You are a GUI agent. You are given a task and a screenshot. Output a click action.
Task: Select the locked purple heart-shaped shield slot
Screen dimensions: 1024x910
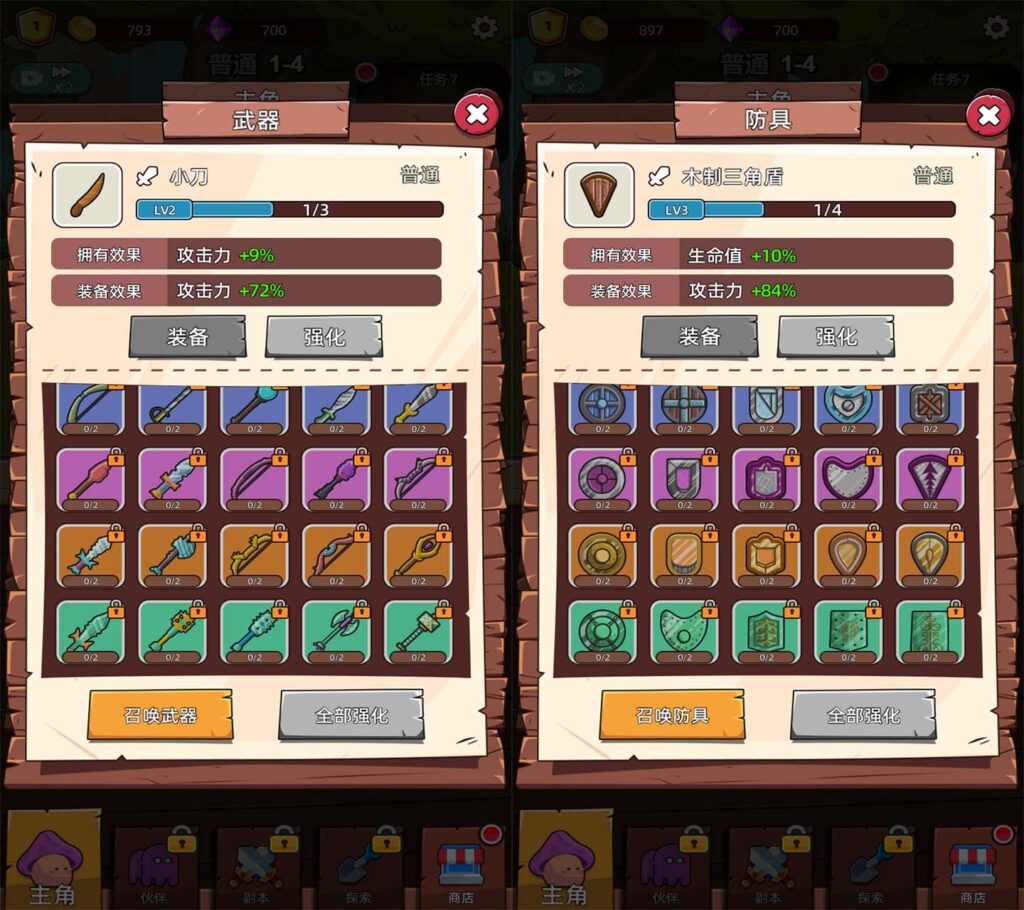click(x=847, y=479)
